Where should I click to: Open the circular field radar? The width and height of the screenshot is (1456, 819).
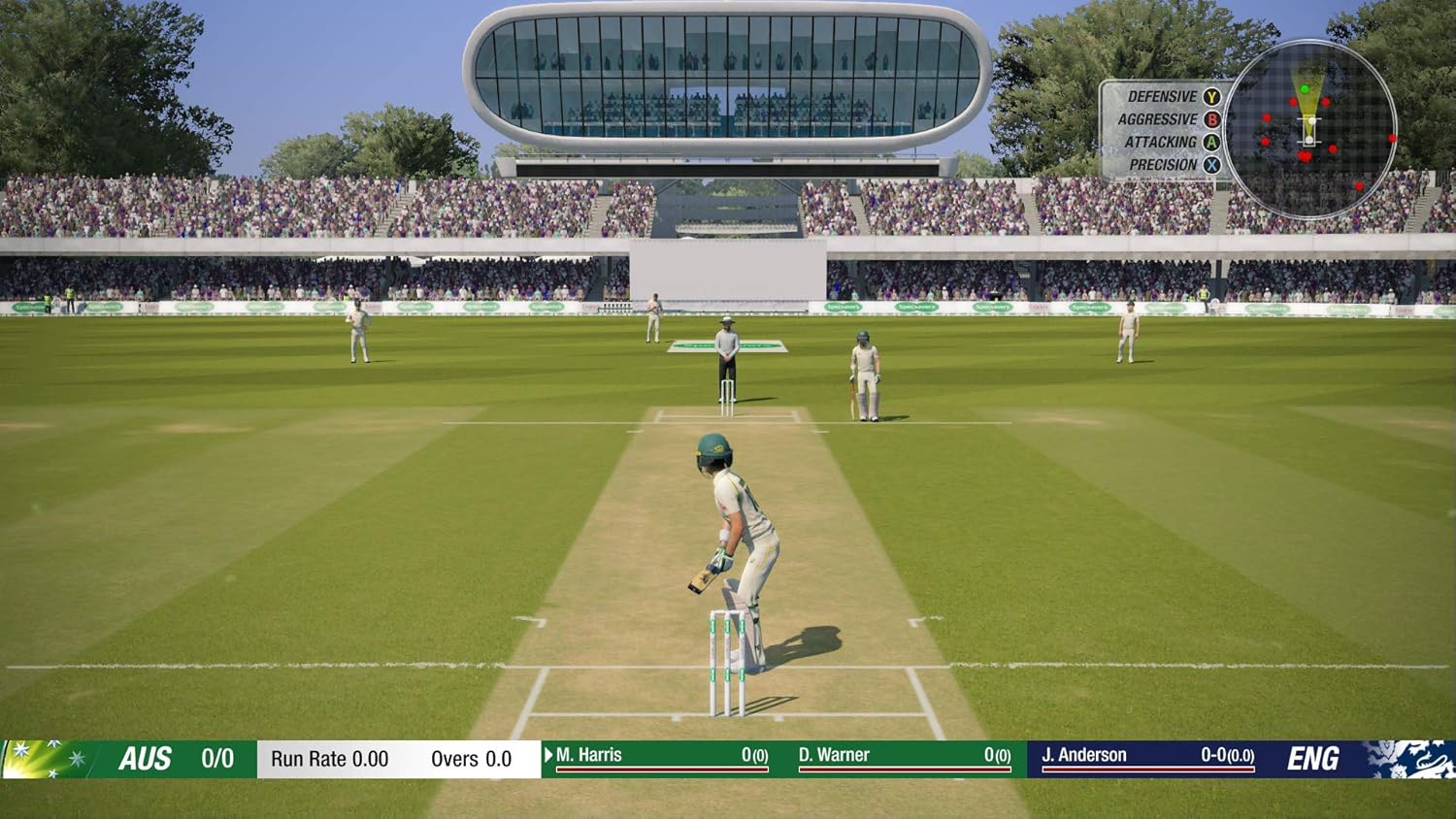pos(1309,129)
